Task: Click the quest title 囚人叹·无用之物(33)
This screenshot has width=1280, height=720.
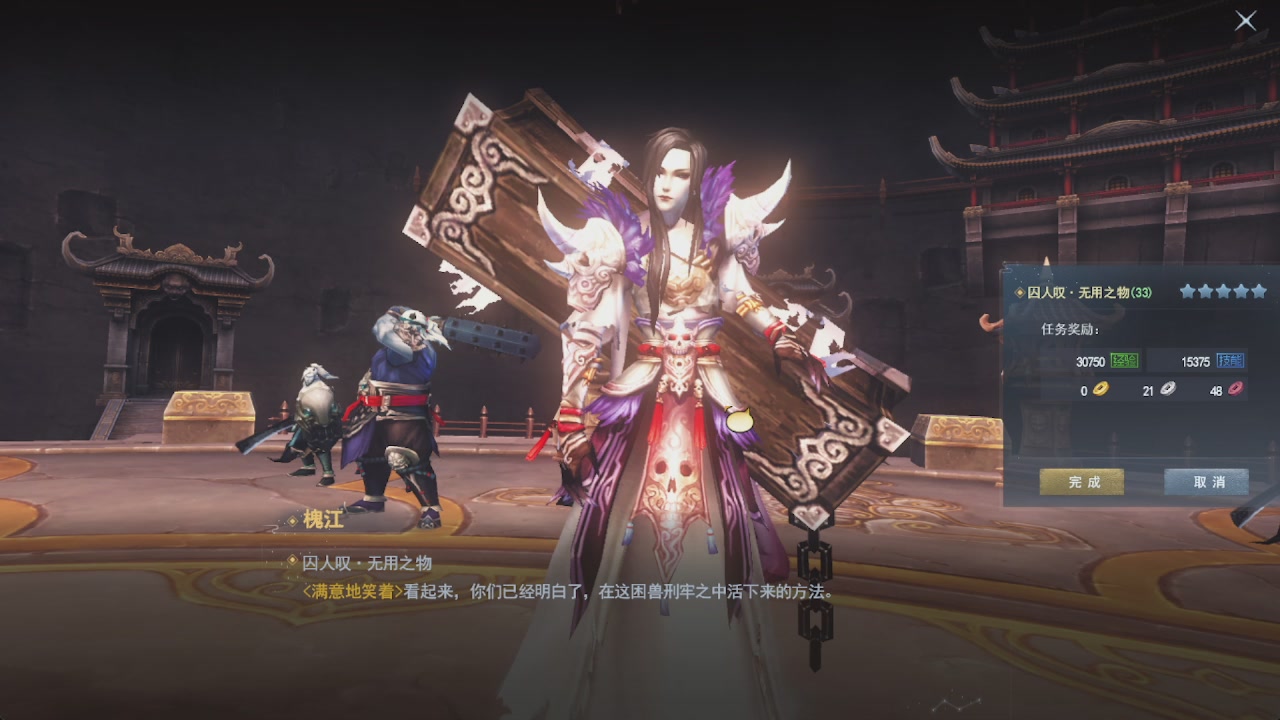Action: click(x=1090, y=291)
